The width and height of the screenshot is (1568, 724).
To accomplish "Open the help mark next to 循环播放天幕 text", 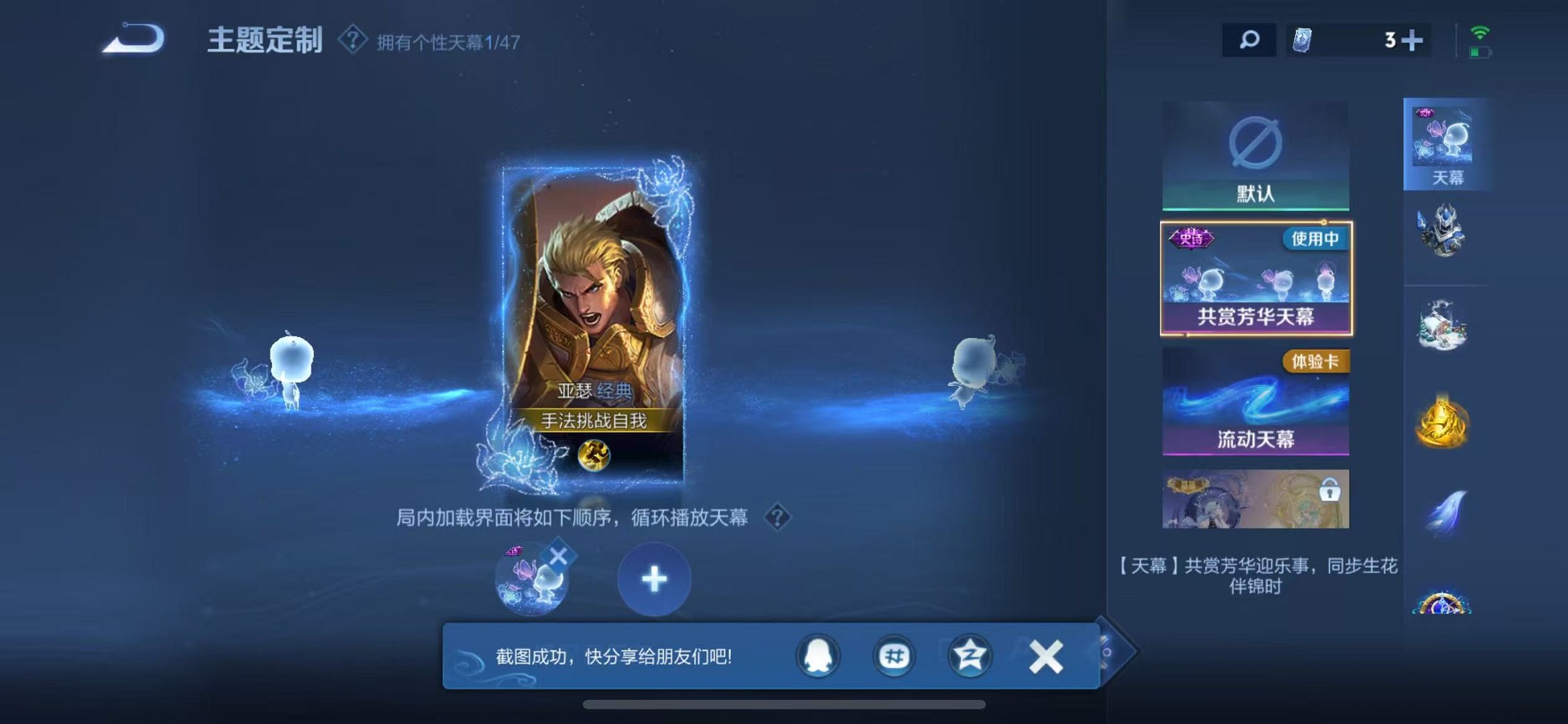I will tap(780, 516).
